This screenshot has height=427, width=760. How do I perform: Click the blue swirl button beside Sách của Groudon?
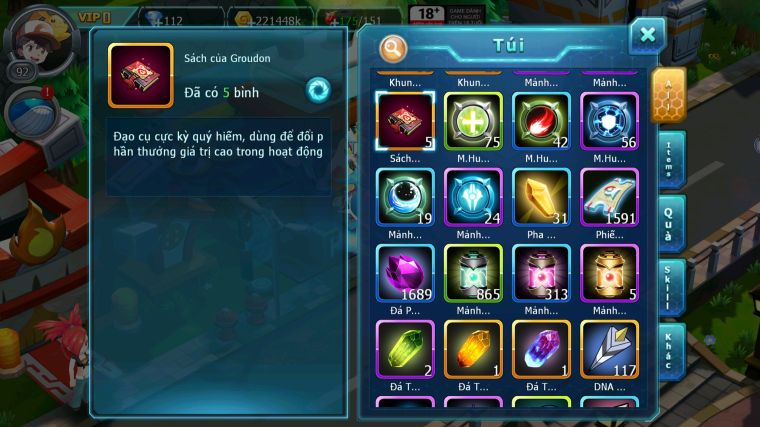319,90
